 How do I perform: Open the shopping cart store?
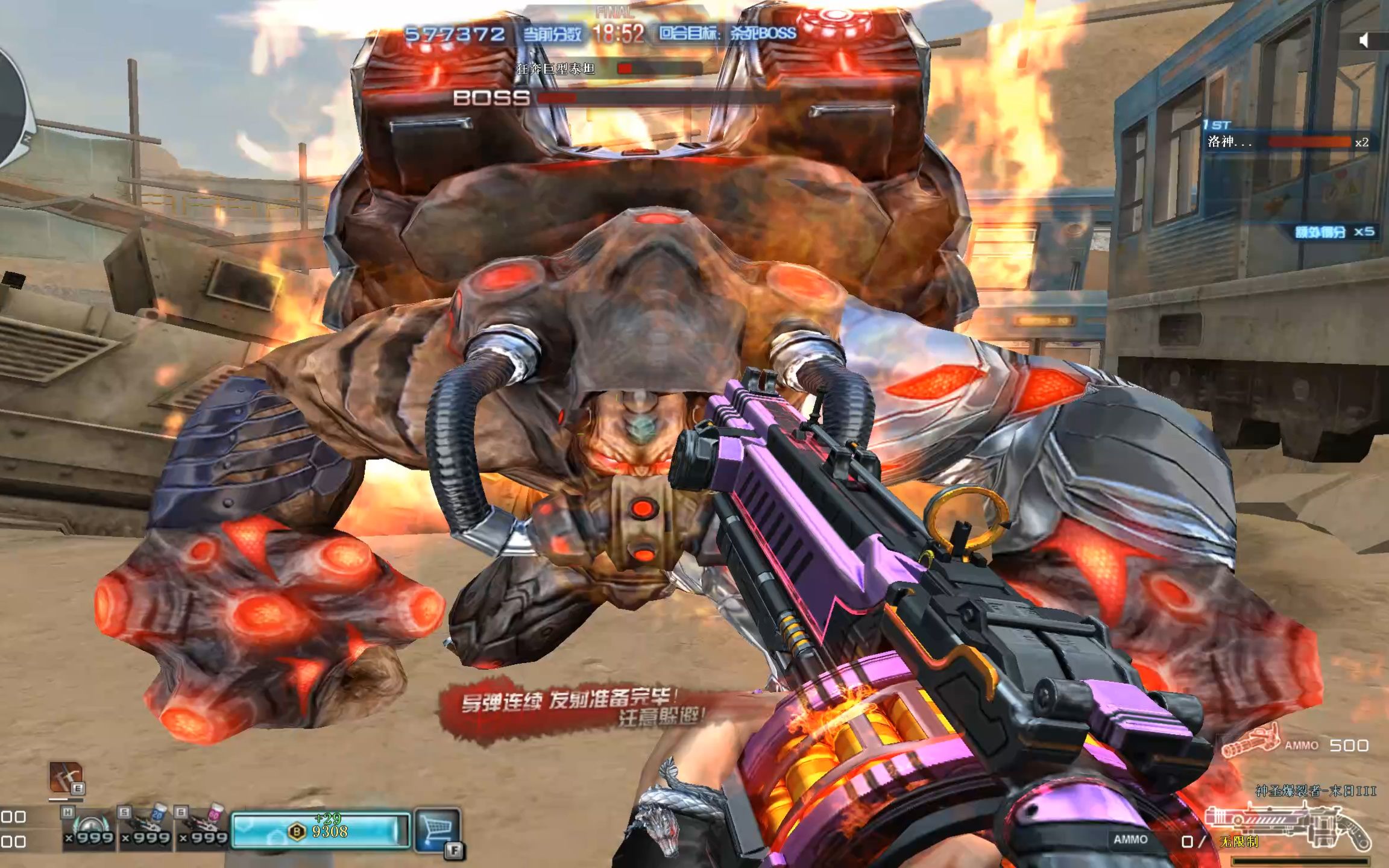(436, 829)
